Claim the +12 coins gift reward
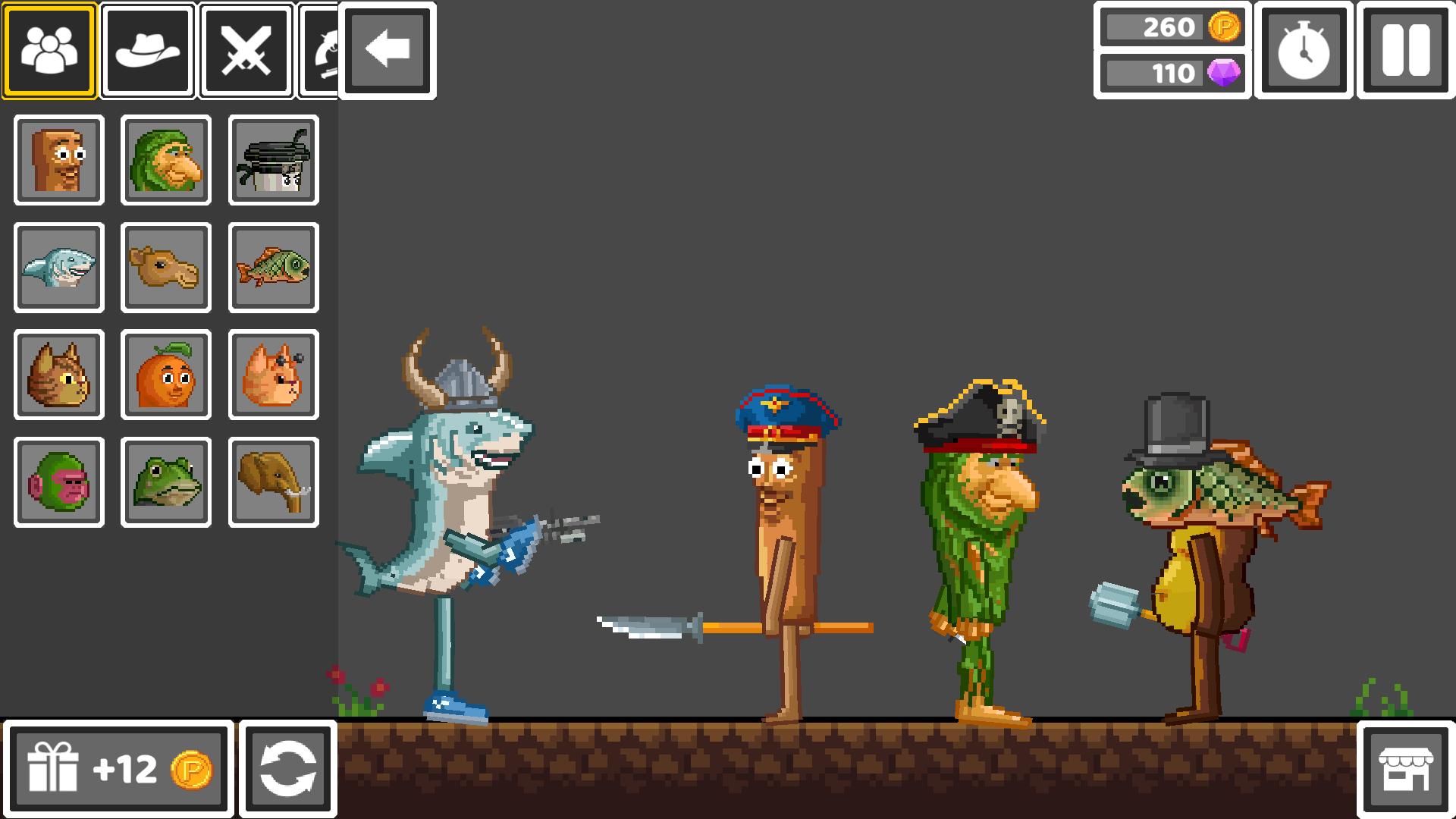Screen dimensions: 1456x819 (118, 767)
